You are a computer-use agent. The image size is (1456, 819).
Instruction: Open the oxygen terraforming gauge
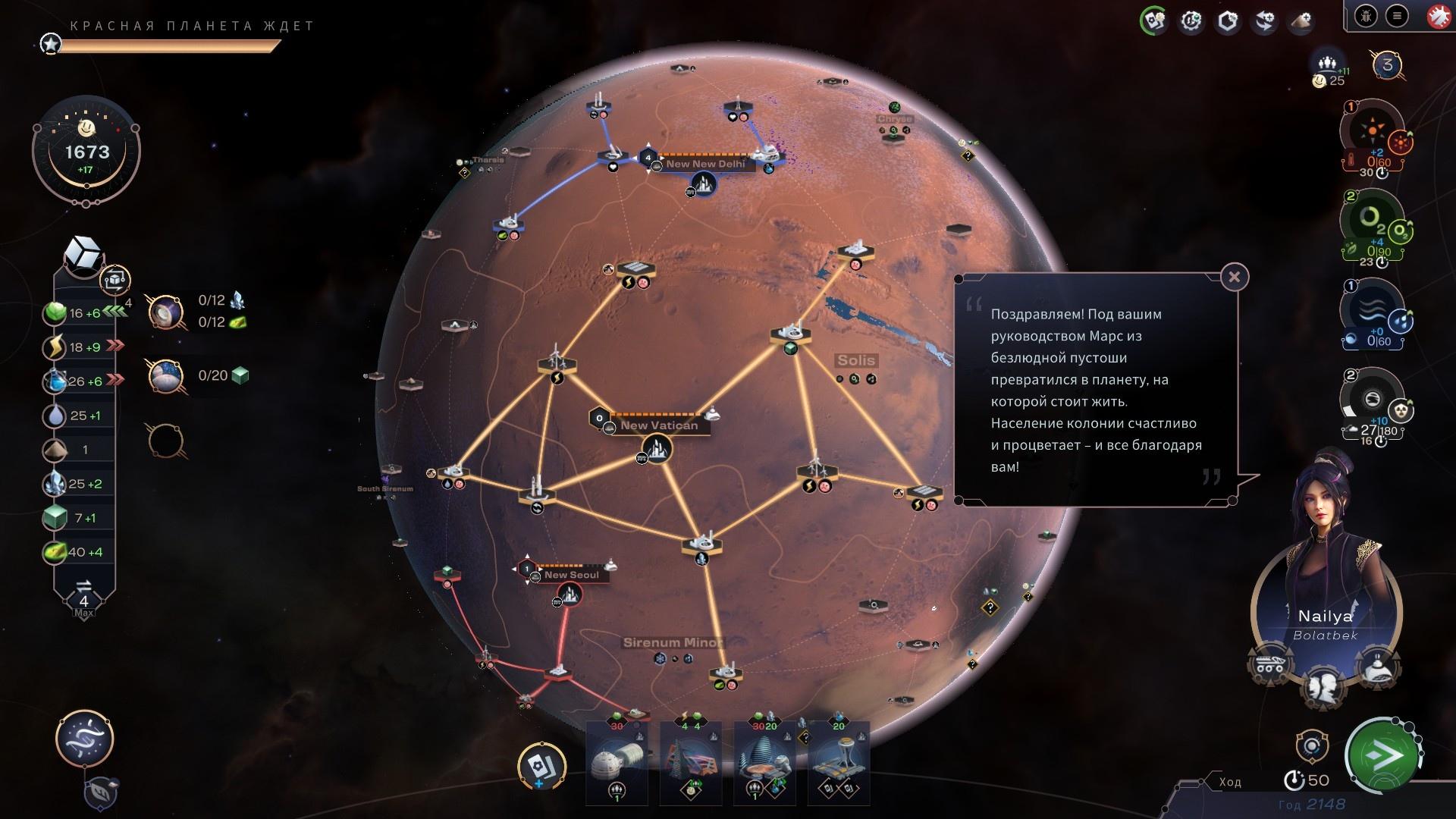point(1370,218)
